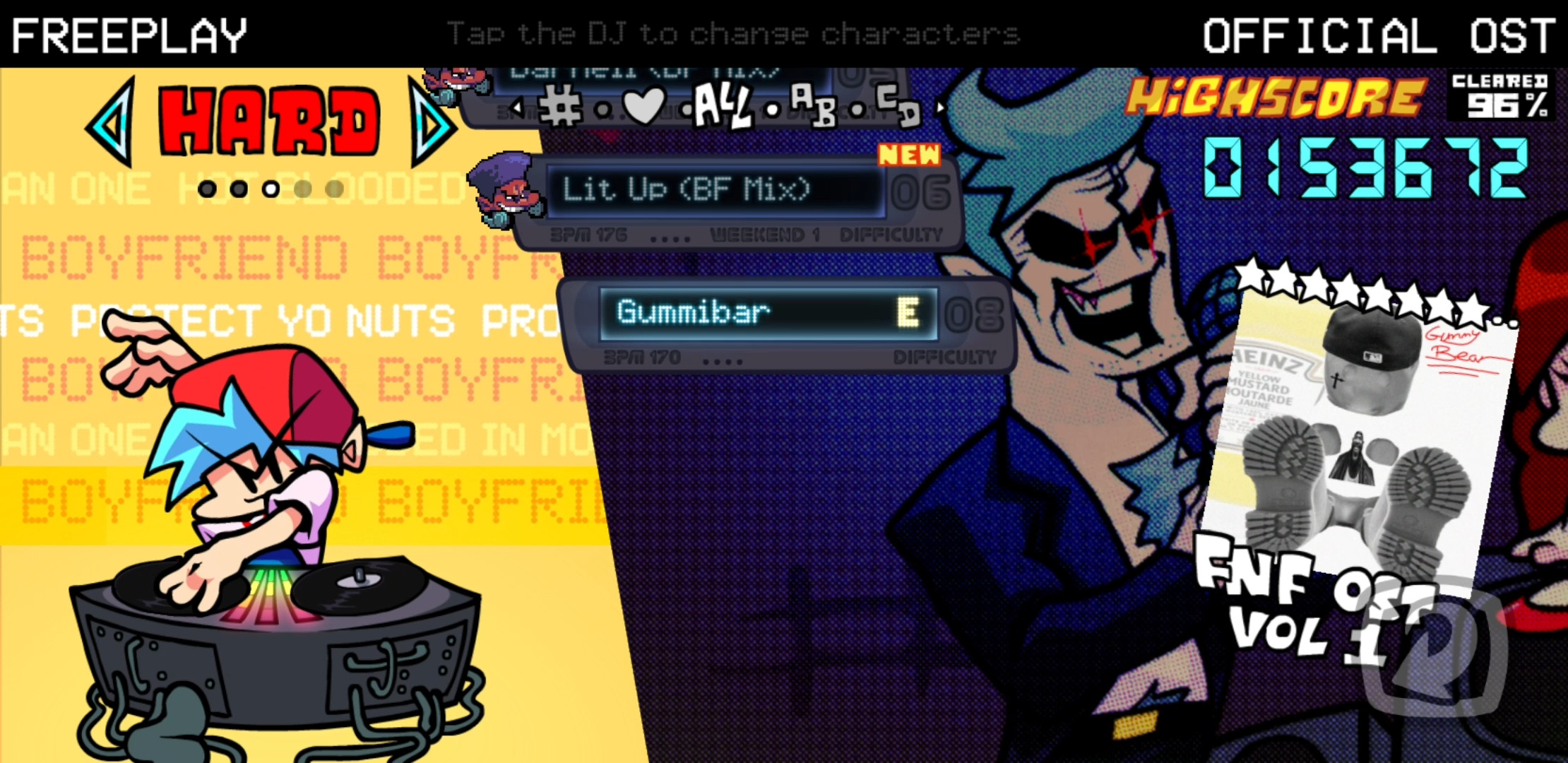
Task: Select the first difficulty dot under HARD
Action: pyautogui.click(x=208, y=189)
